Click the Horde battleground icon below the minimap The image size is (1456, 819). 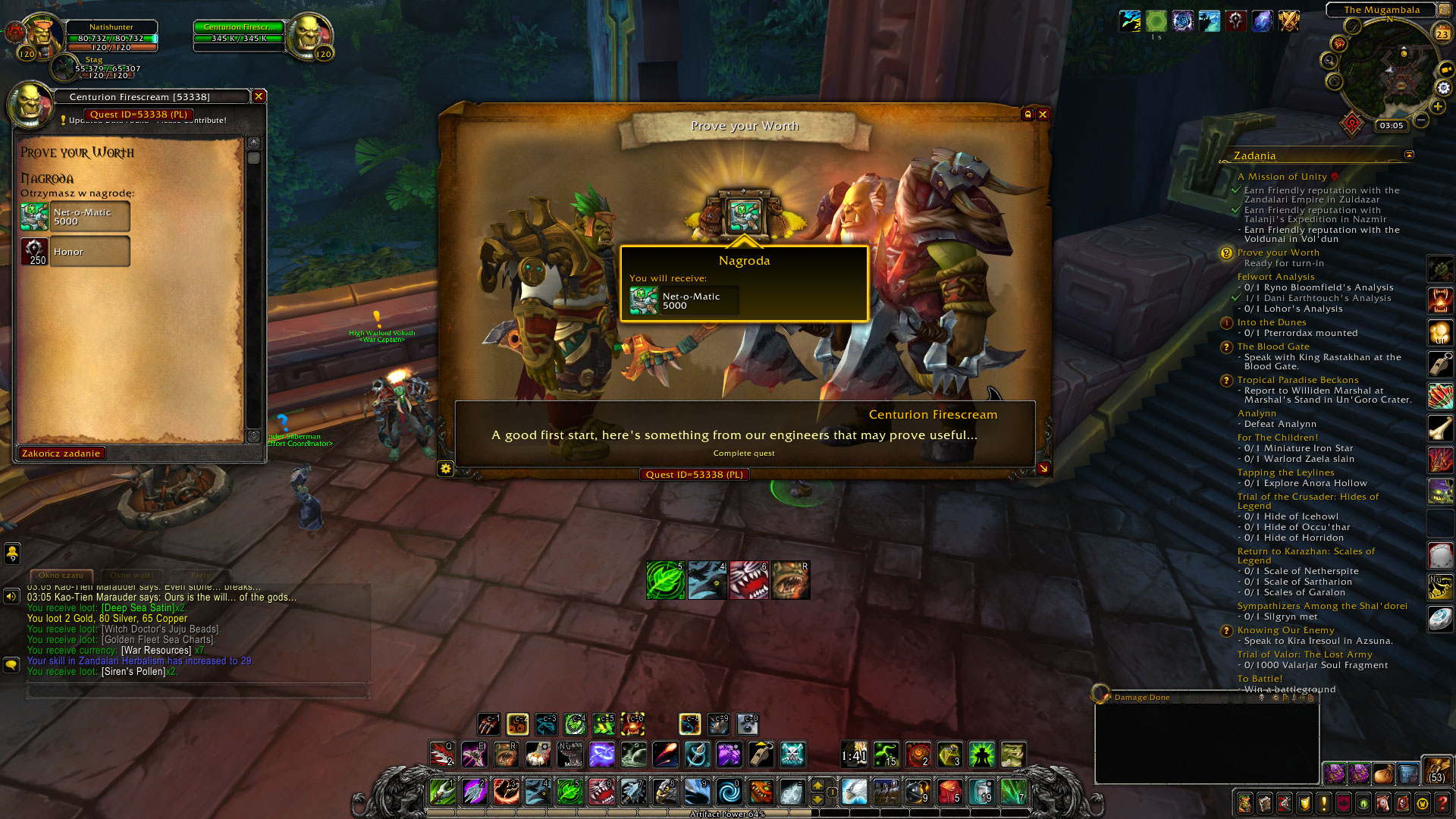(x=1352, y=124)
